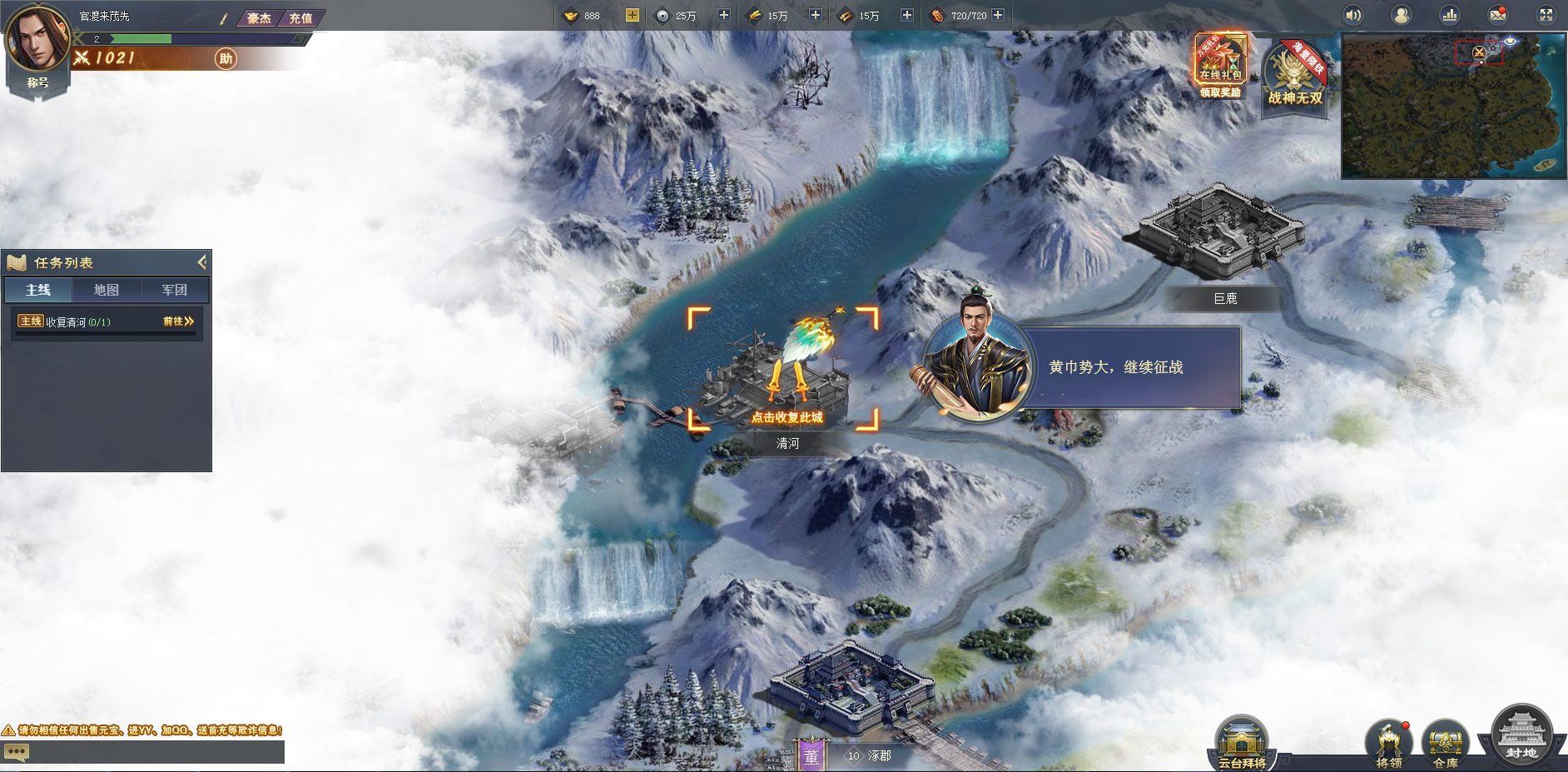This screenshot has height=772, width=1568.
Task: Toggle the sound speaker icon
Action: pos(1353,15)
